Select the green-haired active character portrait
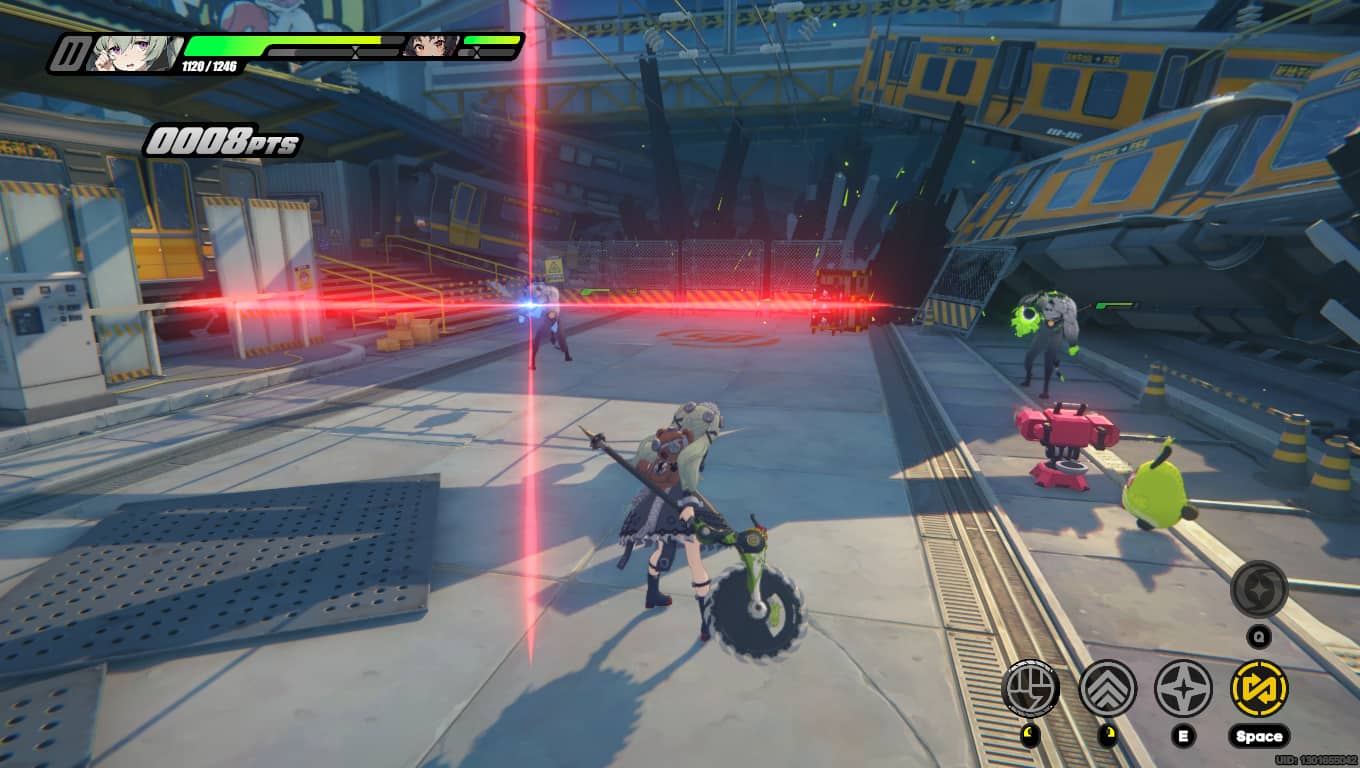This screenshot has width=1360, height=768. 133,53
